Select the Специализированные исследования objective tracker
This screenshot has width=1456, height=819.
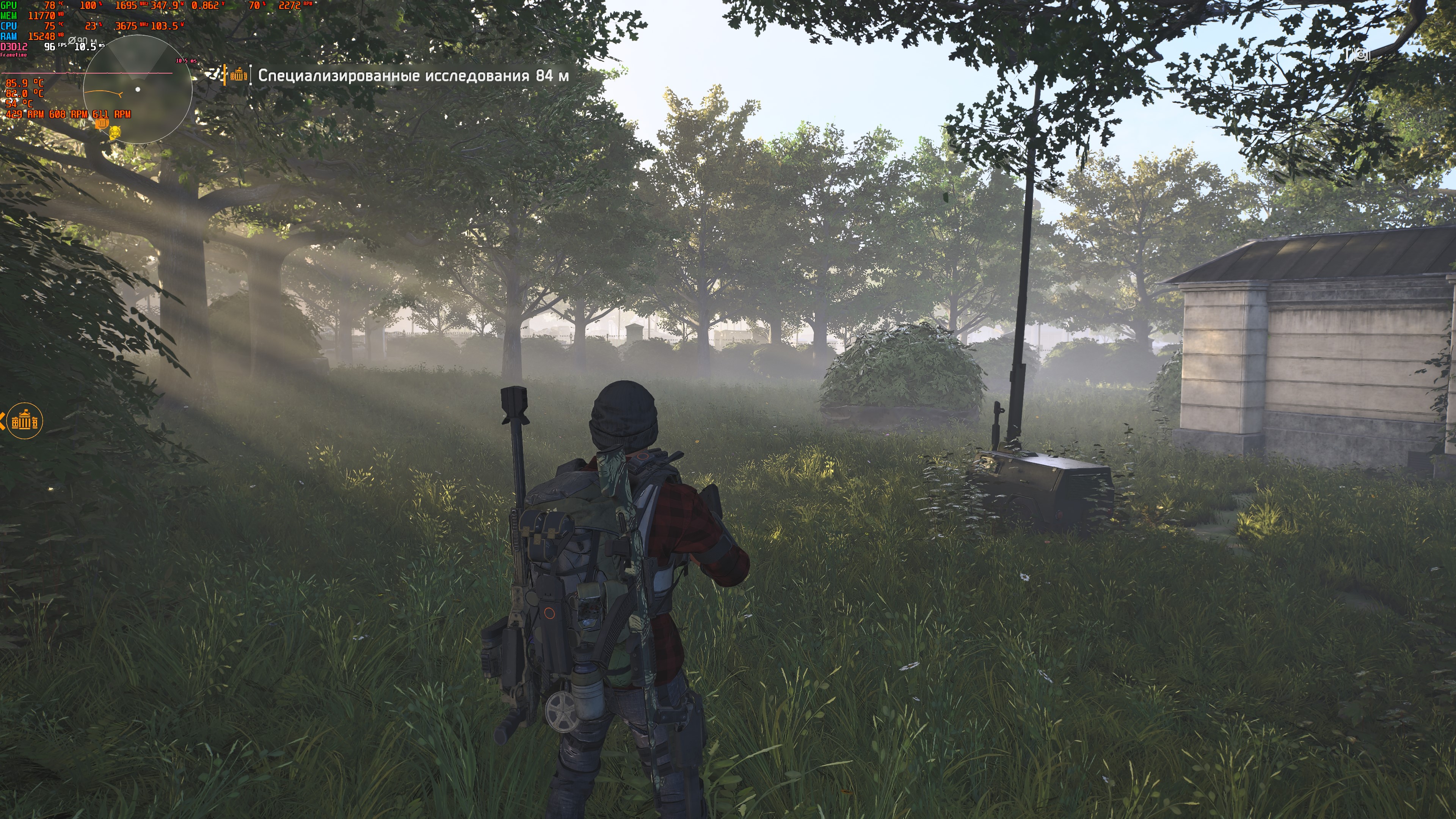point(413,76)
